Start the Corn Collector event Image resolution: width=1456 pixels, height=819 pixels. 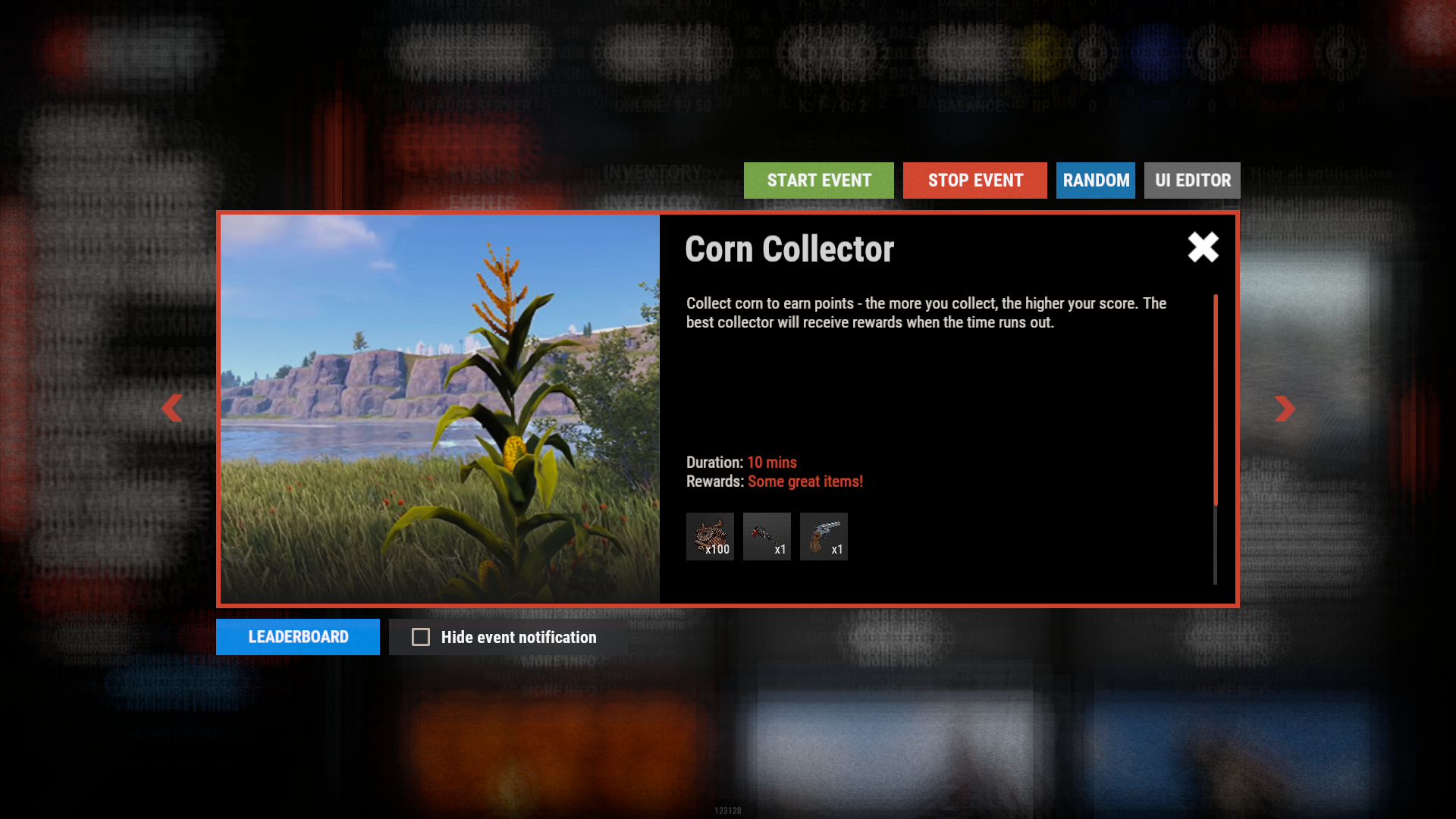point(818,180)
